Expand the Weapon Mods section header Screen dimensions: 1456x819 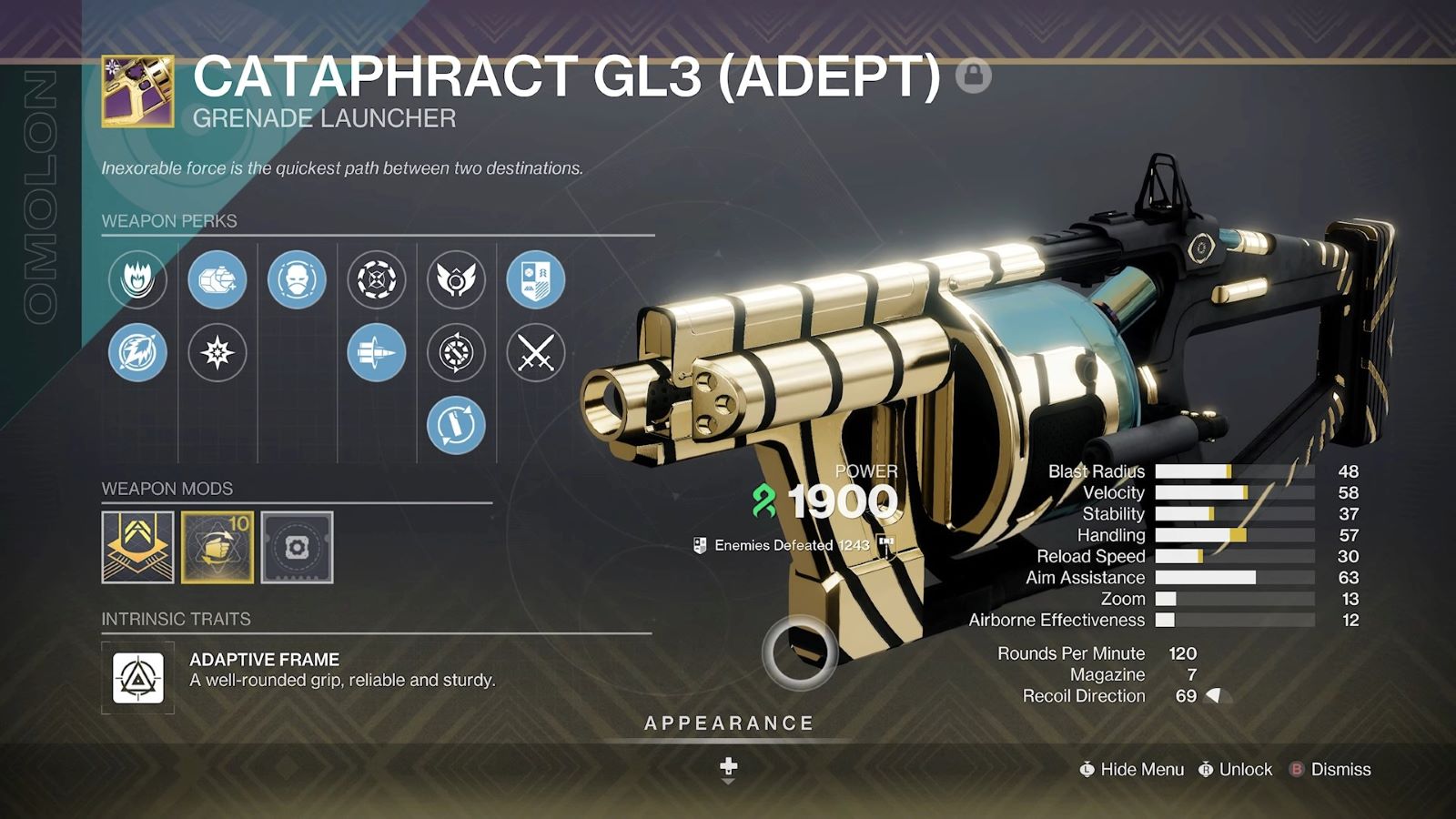pos(167,489)
